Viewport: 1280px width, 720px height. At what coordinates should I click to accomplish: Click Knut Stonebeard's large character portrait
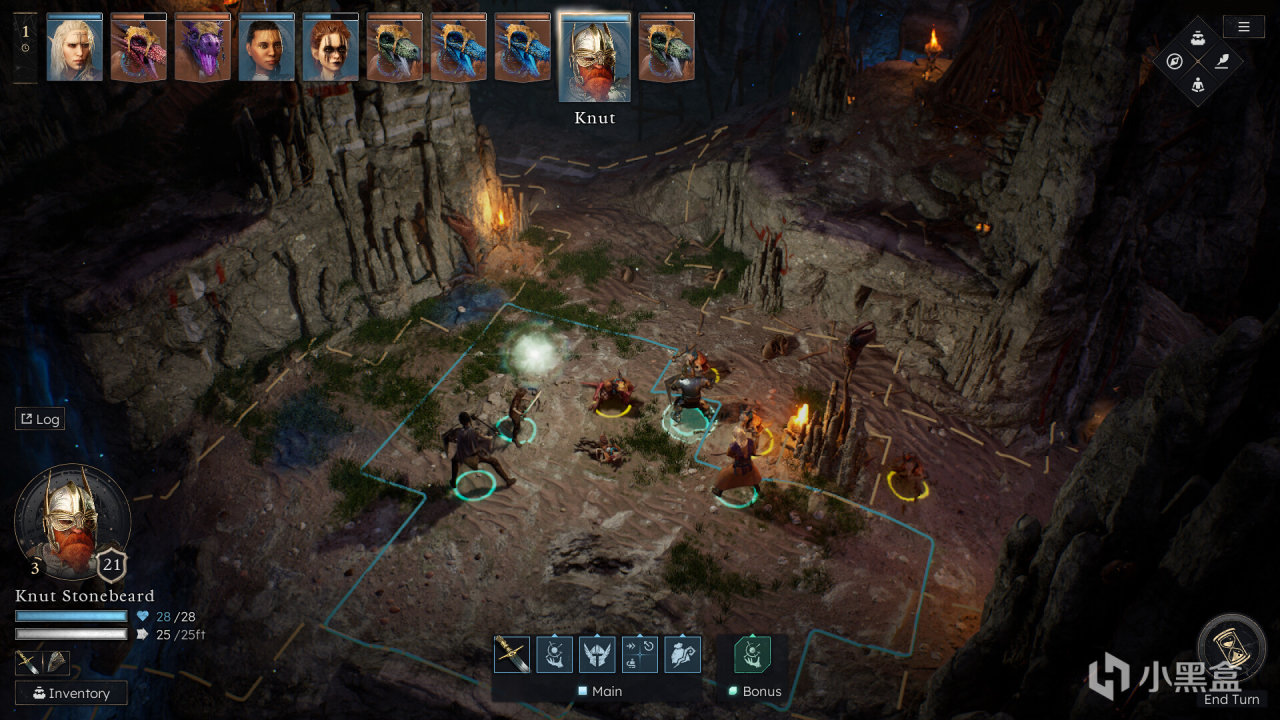[71, 522]
